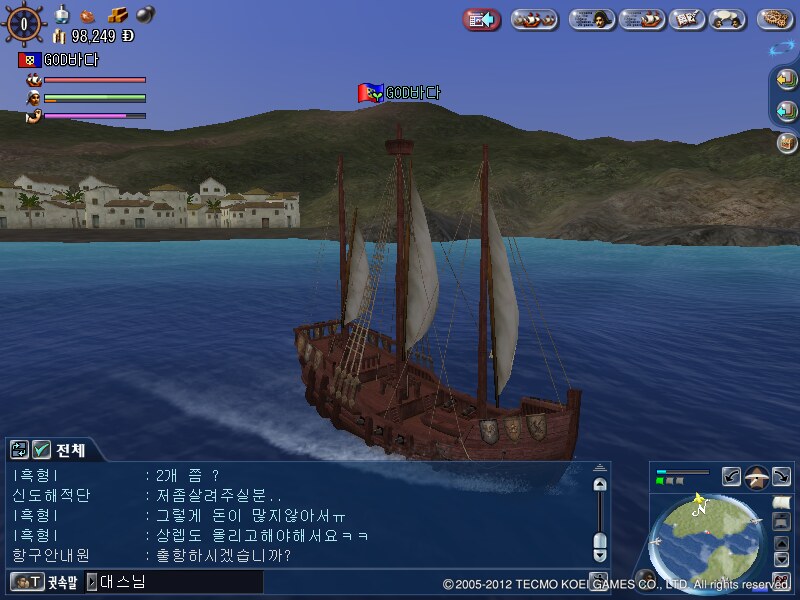Open the ship information menu
Screen dimensions: 800x600
click(x=641, y=19)
